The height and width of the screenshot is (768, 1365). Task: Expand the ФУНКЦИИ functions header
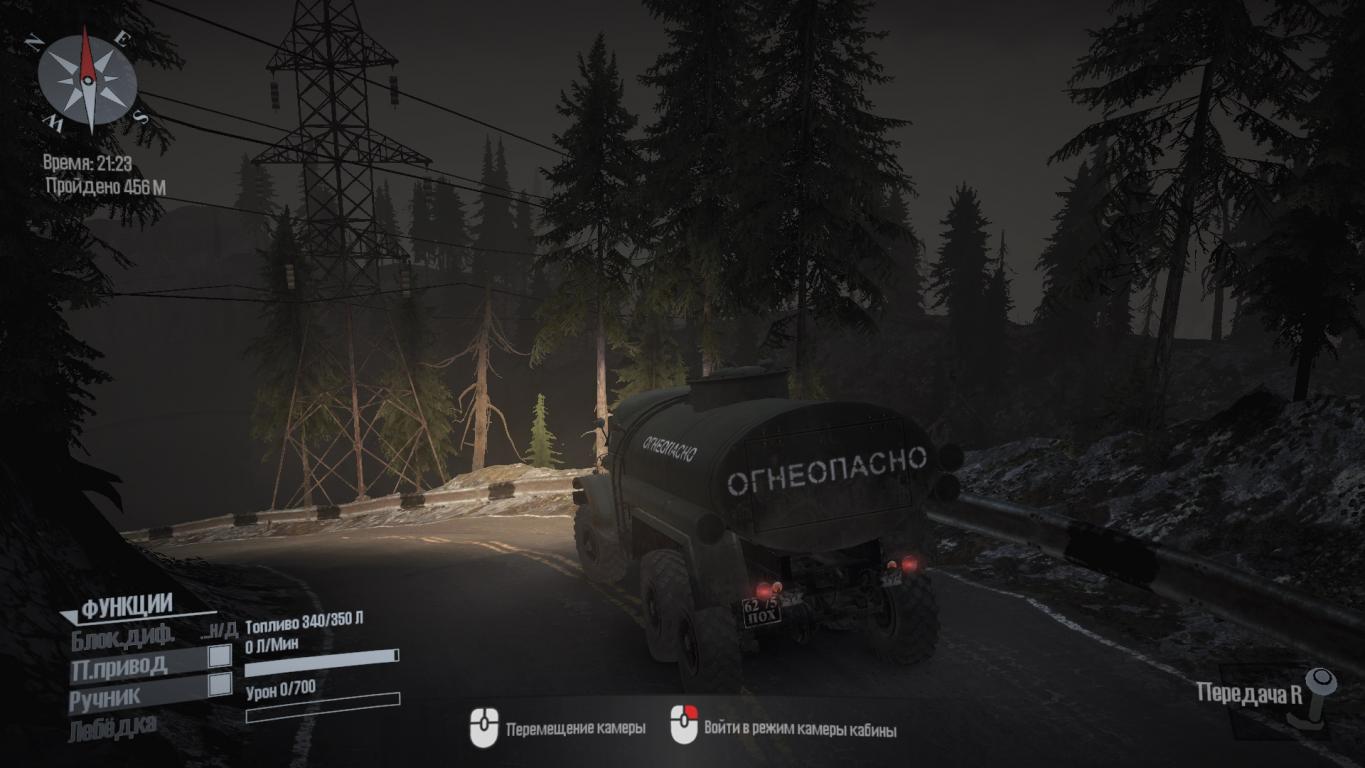pyautogui.click(x=126, y=605)
